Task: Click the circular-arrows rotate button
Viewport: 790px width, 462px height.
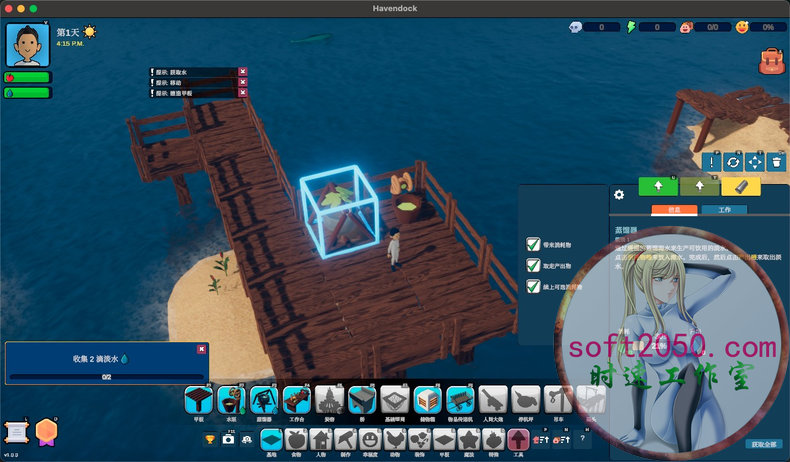Action: 733,161
